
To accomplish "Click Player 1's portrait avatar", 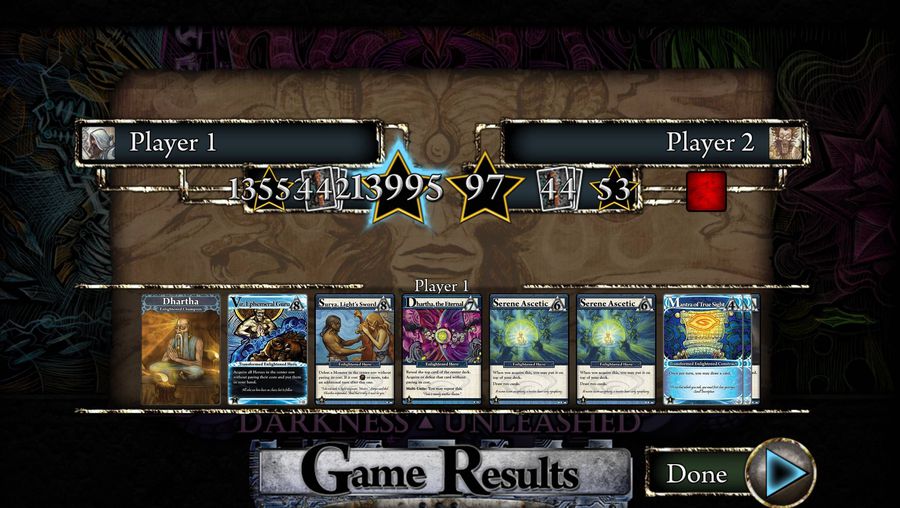I will [98, 143].
